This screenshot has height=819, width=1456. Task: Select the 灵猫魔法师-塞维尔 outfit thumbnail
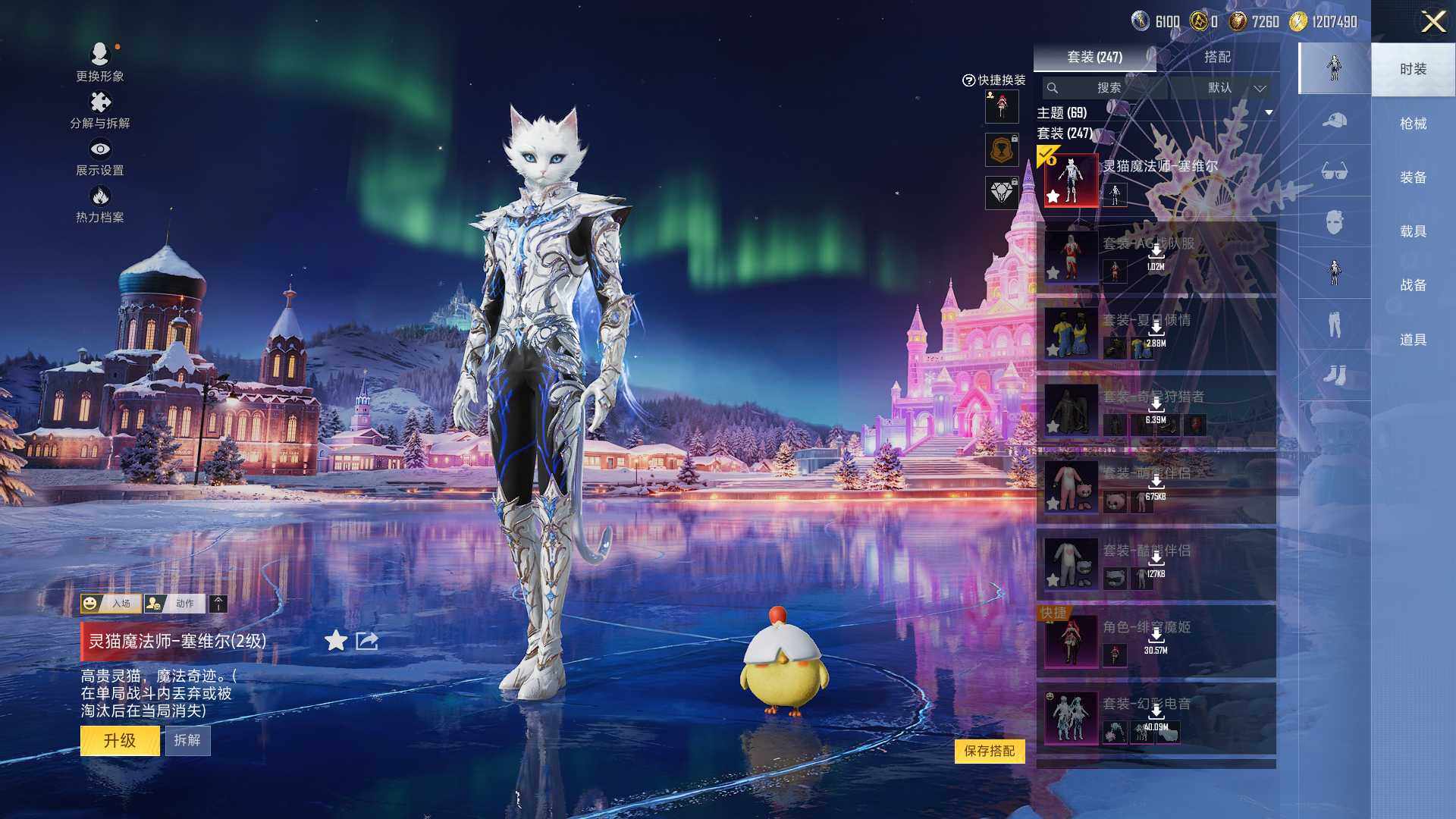[1071, 180]
